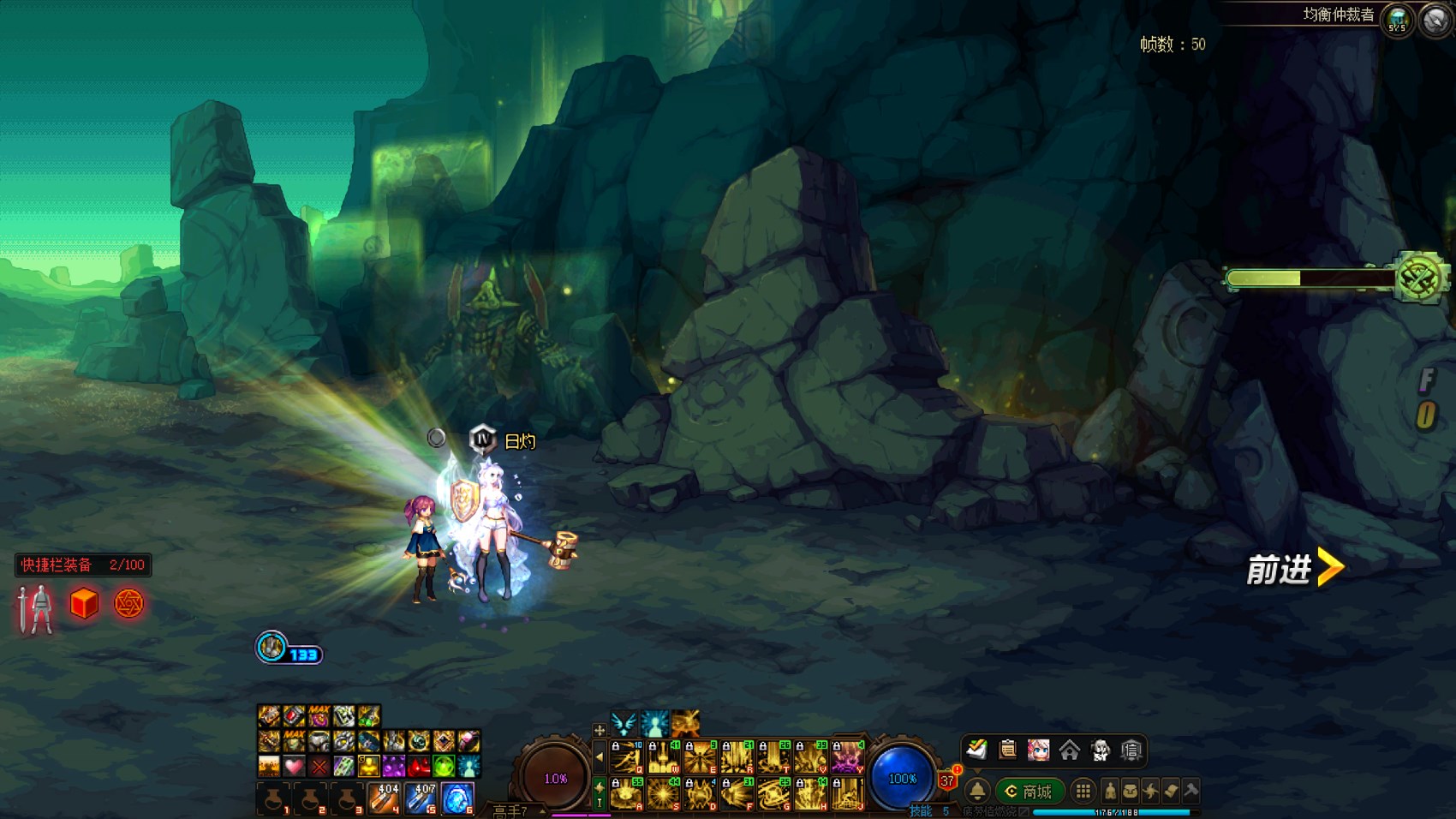Open the 商城 shop button
This screenshot has height=819, width=1456.
pos(1029,792)
